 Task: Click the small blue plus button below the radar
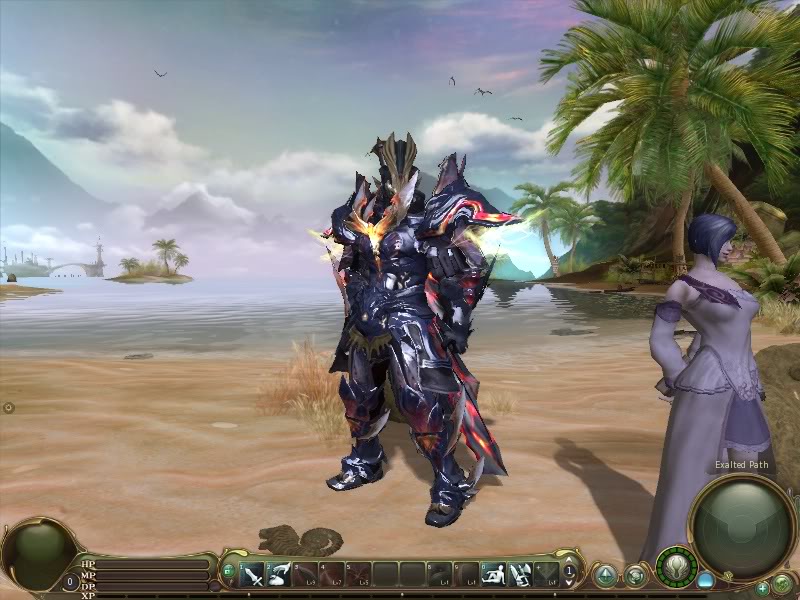click(762, 588)
